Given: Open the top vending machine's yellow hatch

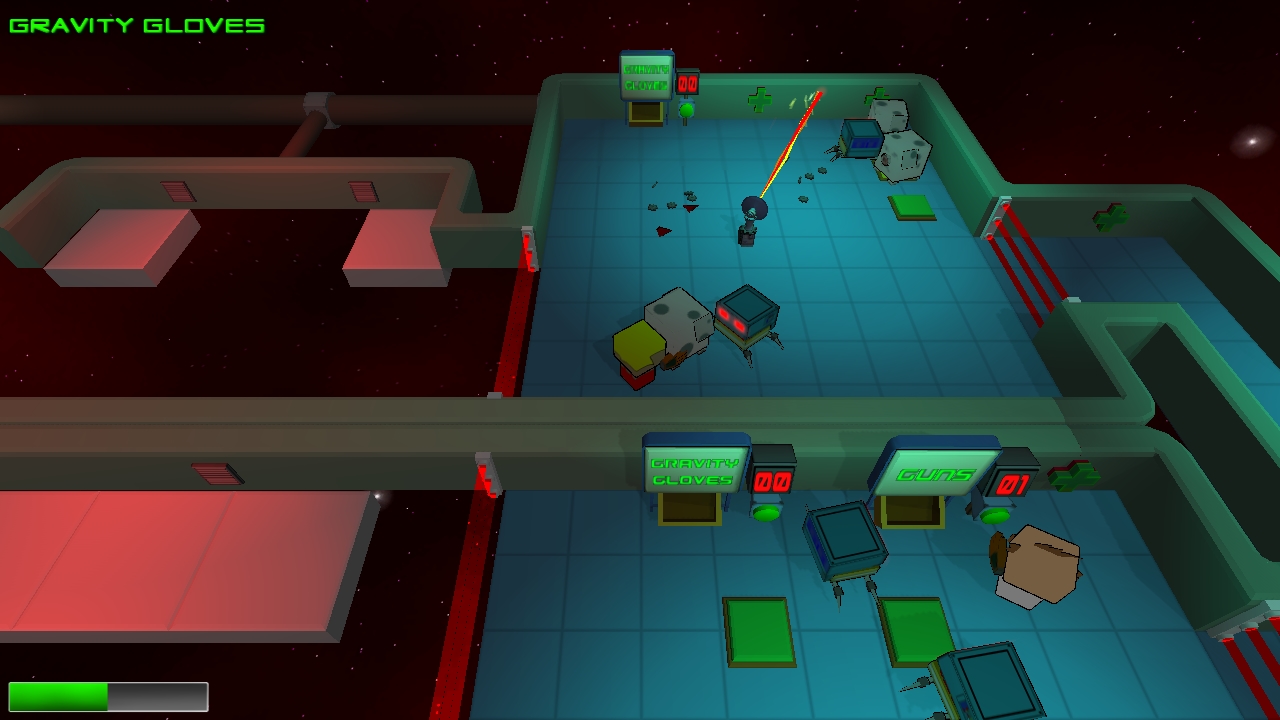Looking at the screenshot, I should pos(648,115).
